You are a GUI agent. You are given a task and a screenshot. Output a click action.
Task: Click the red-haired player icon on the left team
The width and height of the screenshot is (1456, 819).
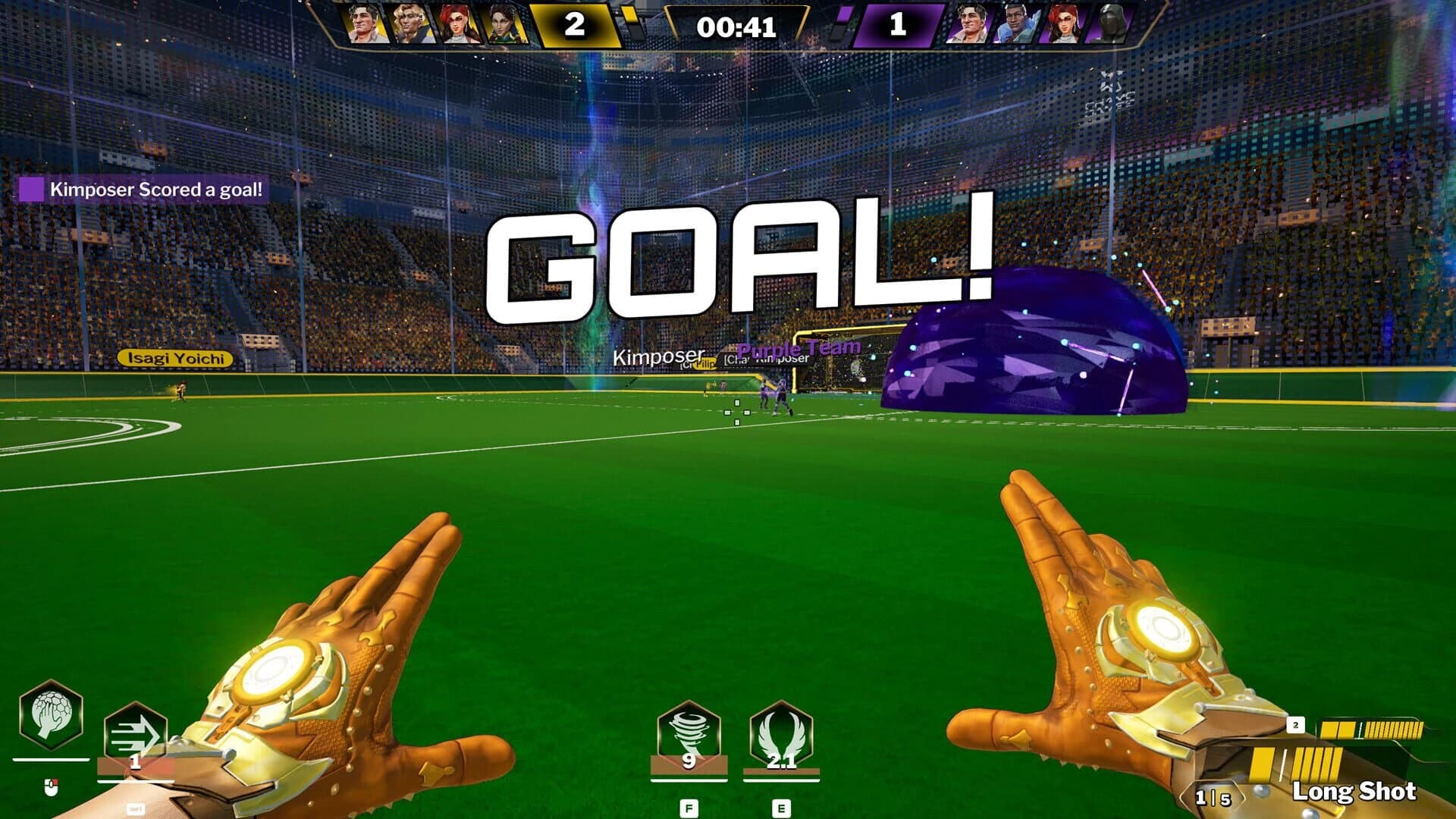point(455,24)
